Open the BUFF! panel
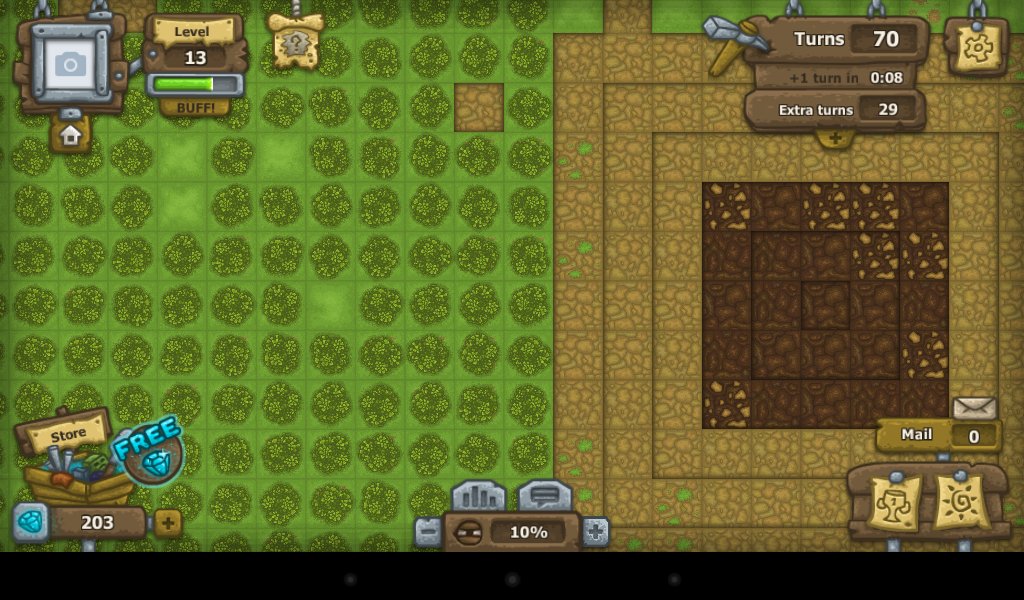 [195, 107]
